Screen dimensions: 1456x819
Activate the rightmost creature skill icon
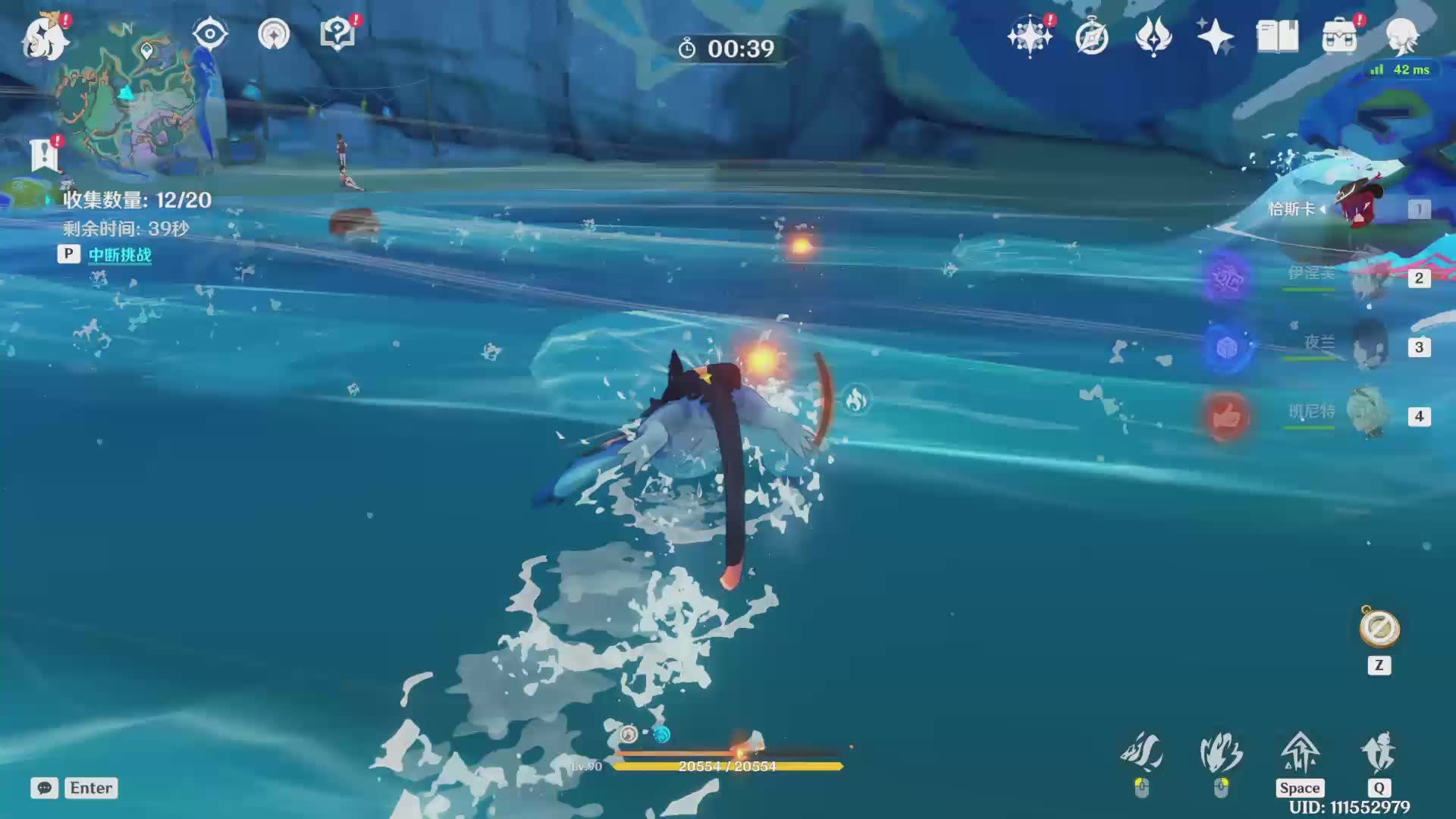tap(1378, 752)
